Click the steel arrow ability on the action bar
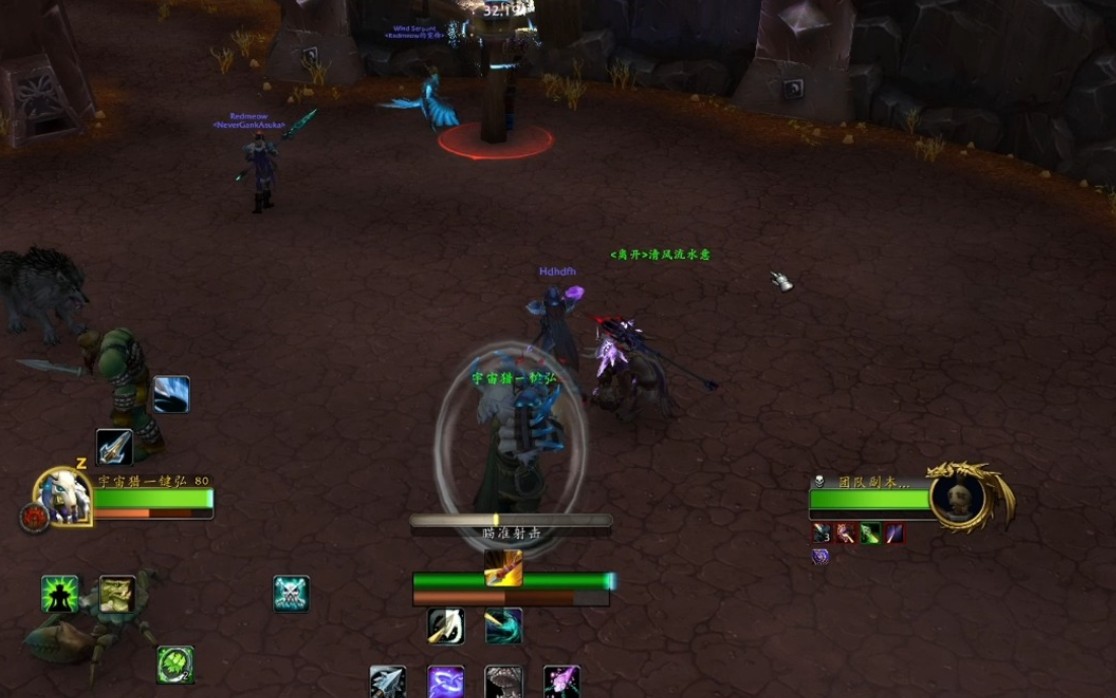 tap(388, 683)
